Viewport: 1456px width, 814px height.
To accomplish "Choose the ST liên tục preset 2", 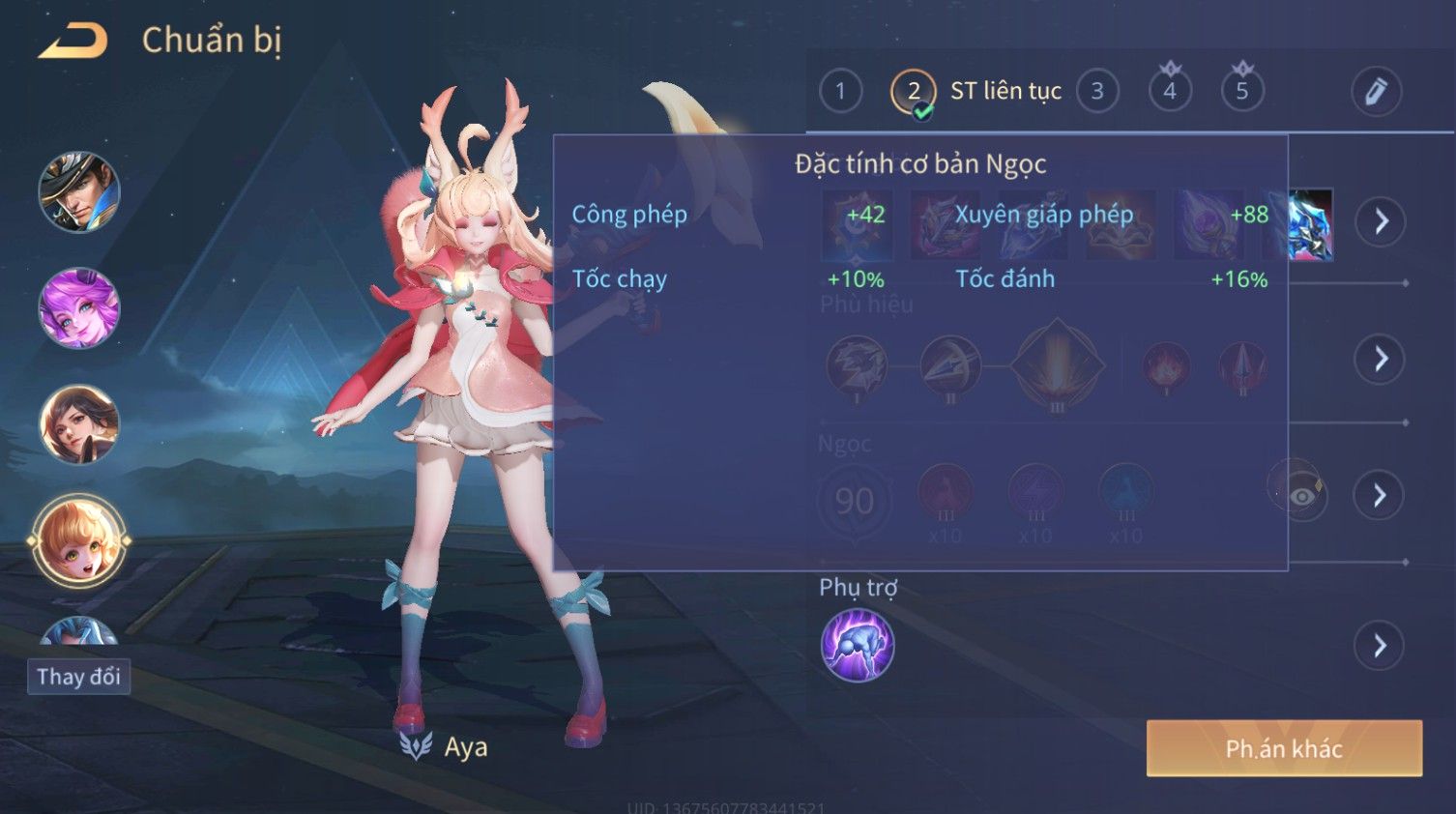I will pos(914,92).
